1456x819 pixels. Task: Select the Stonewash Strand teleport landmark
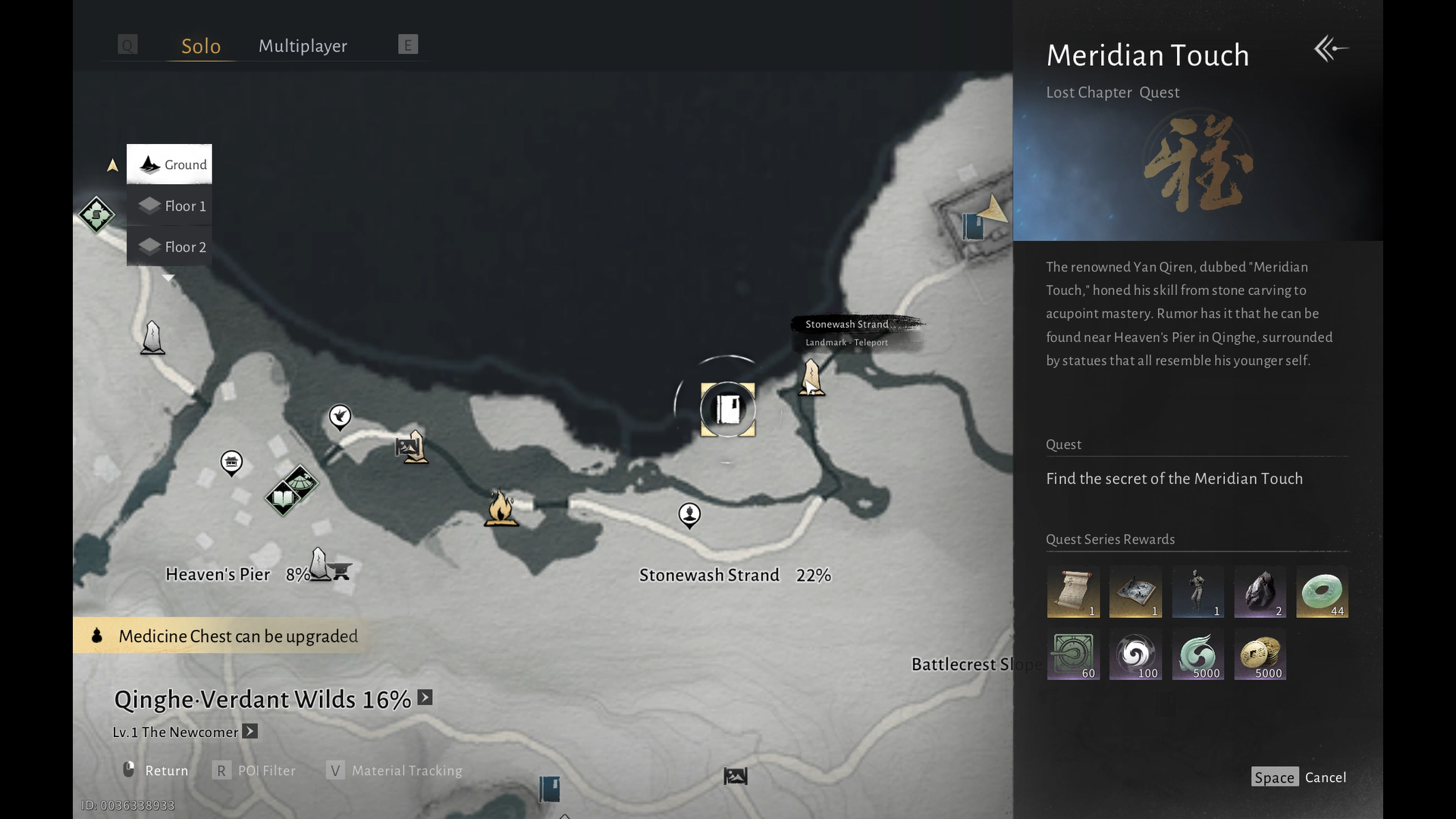(x=811, y=376)
